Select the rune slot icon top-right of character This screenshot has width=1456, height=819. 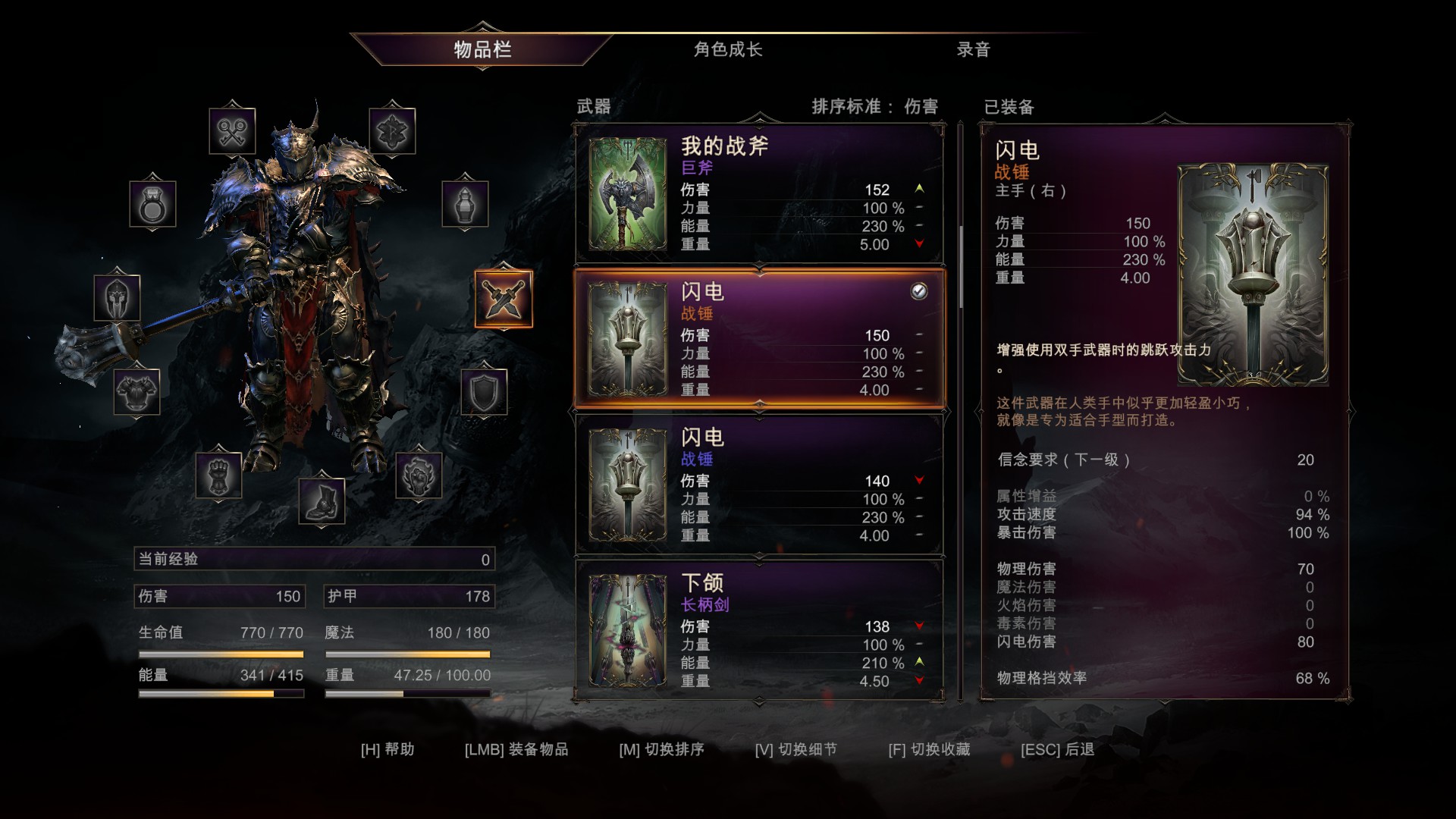[x=391, y=130]
